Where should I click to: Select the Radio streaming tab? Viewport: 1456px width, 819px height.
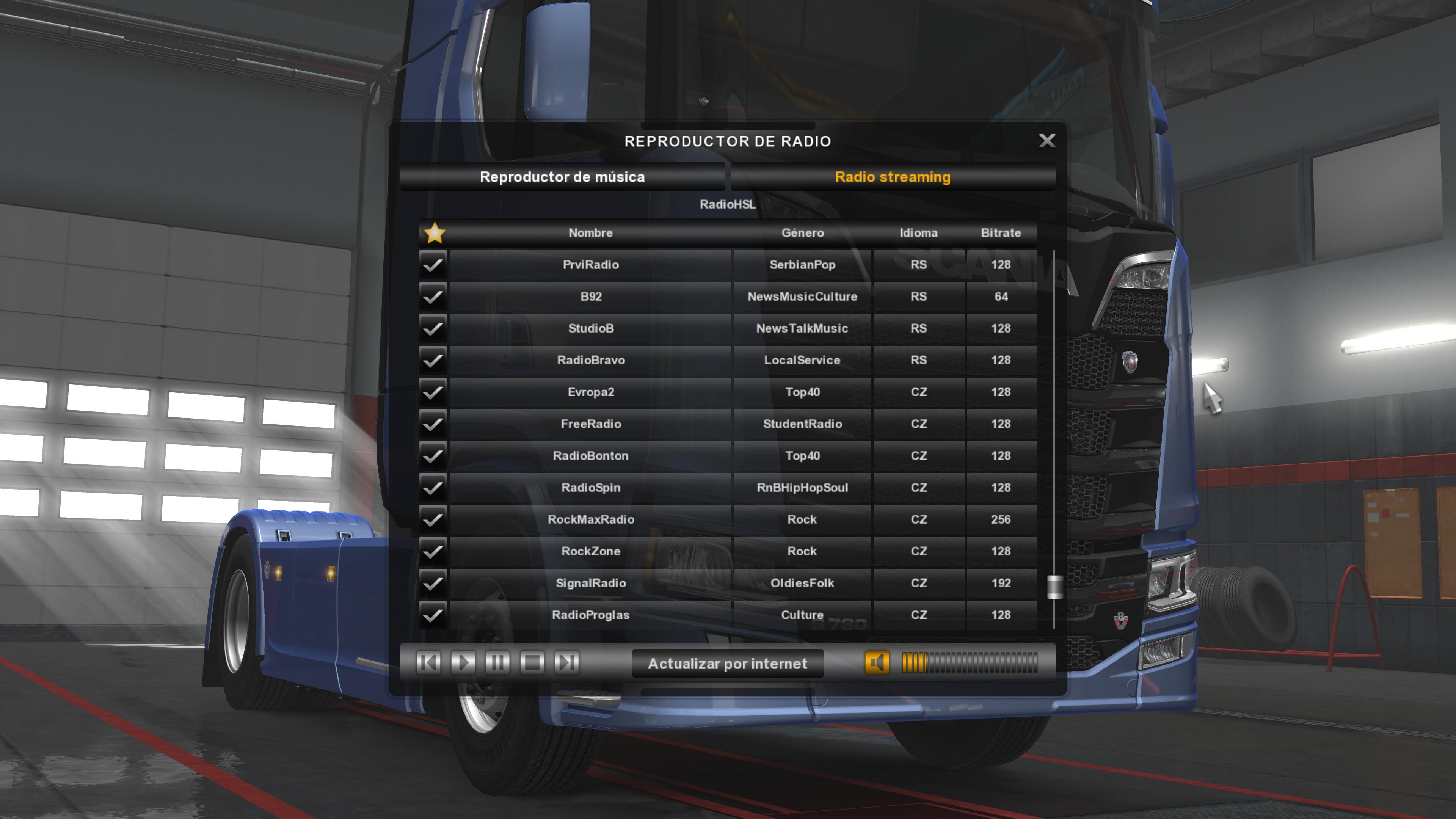(x=893, y=177)
